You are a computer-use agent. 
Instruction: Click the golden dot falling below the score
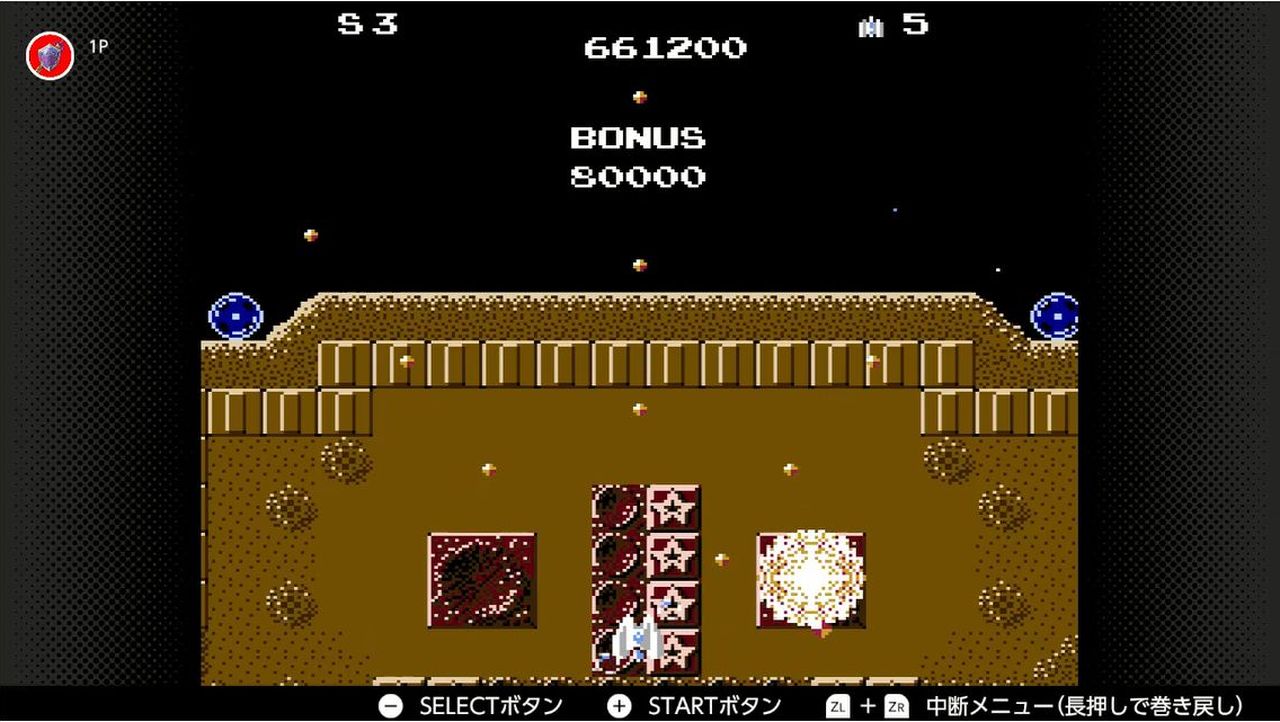pos(641,97)
